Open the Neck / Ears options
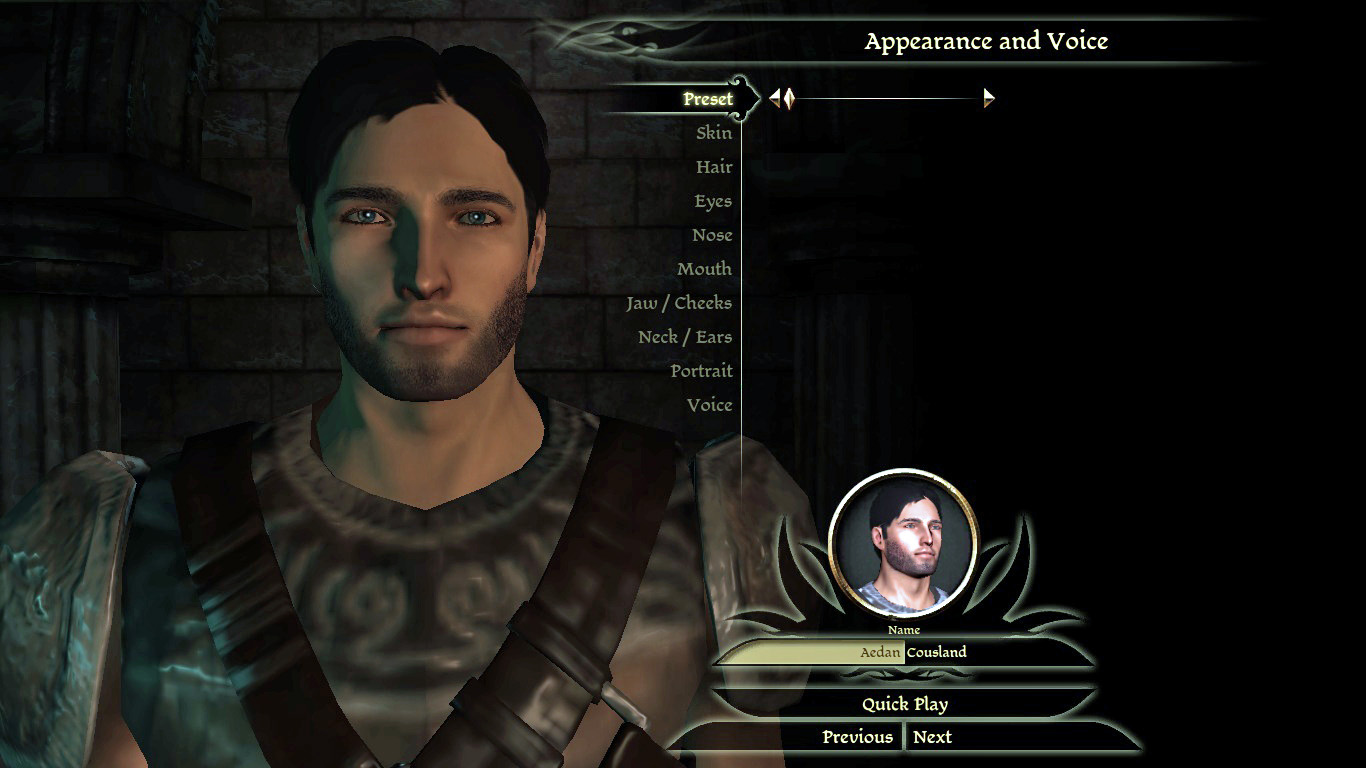 click(685, 337)
